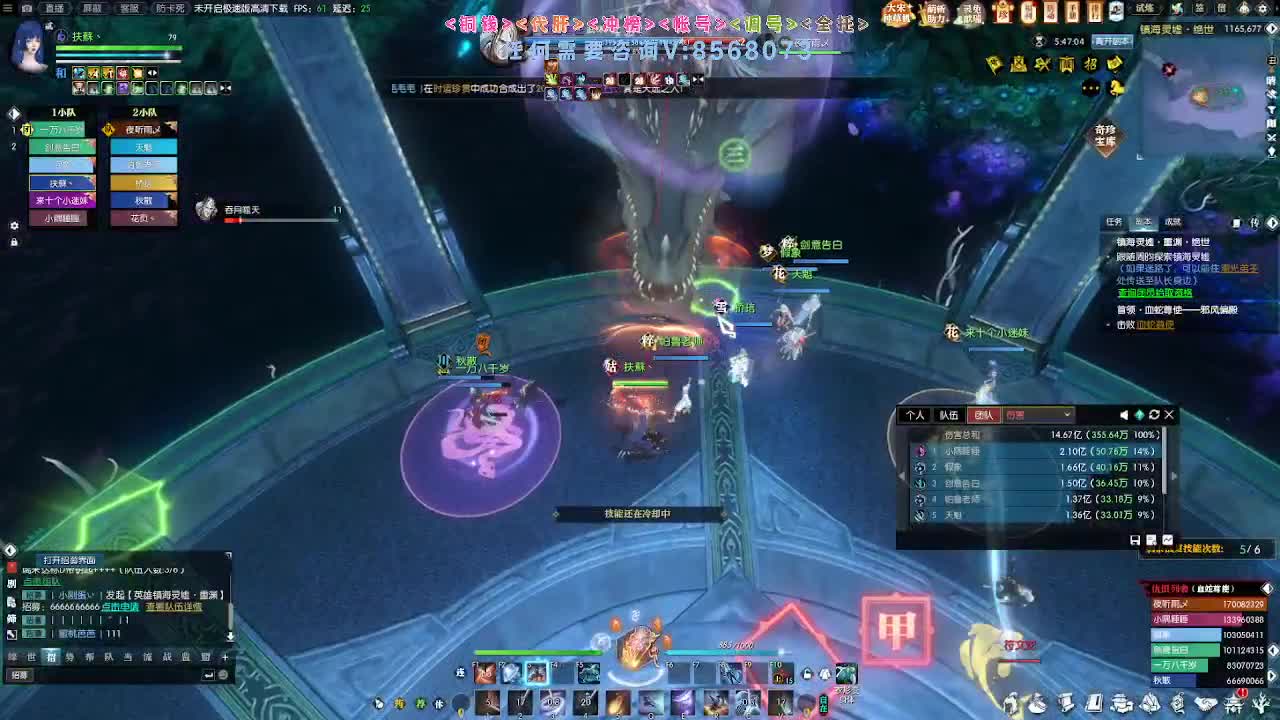Viewport: 1280px width, 720px height.
Task: Switch to the 队伍 tab on the damage meter
Action: tap(949, 415)
